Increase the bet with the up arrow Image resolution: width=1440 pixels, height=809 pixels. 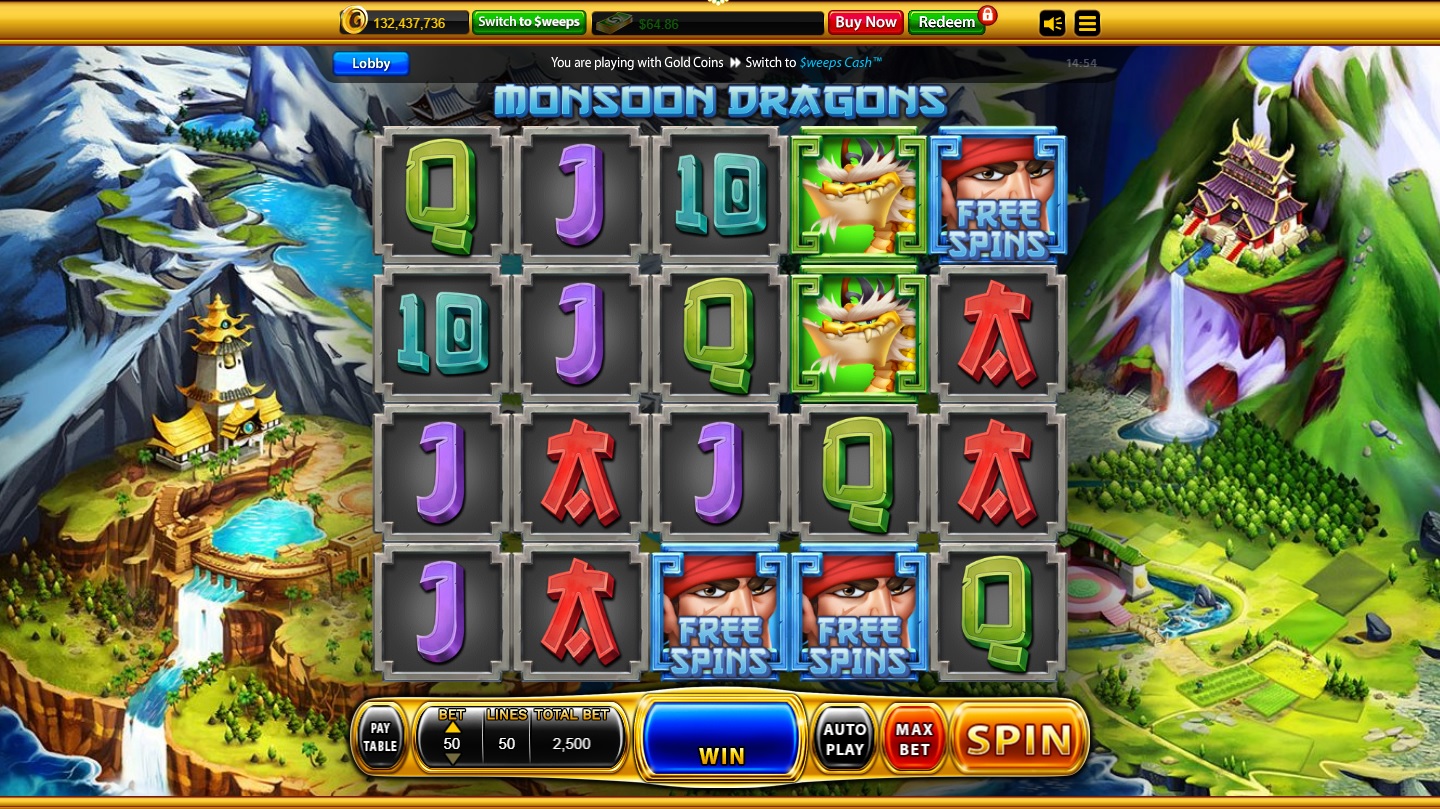coord(452,728)
